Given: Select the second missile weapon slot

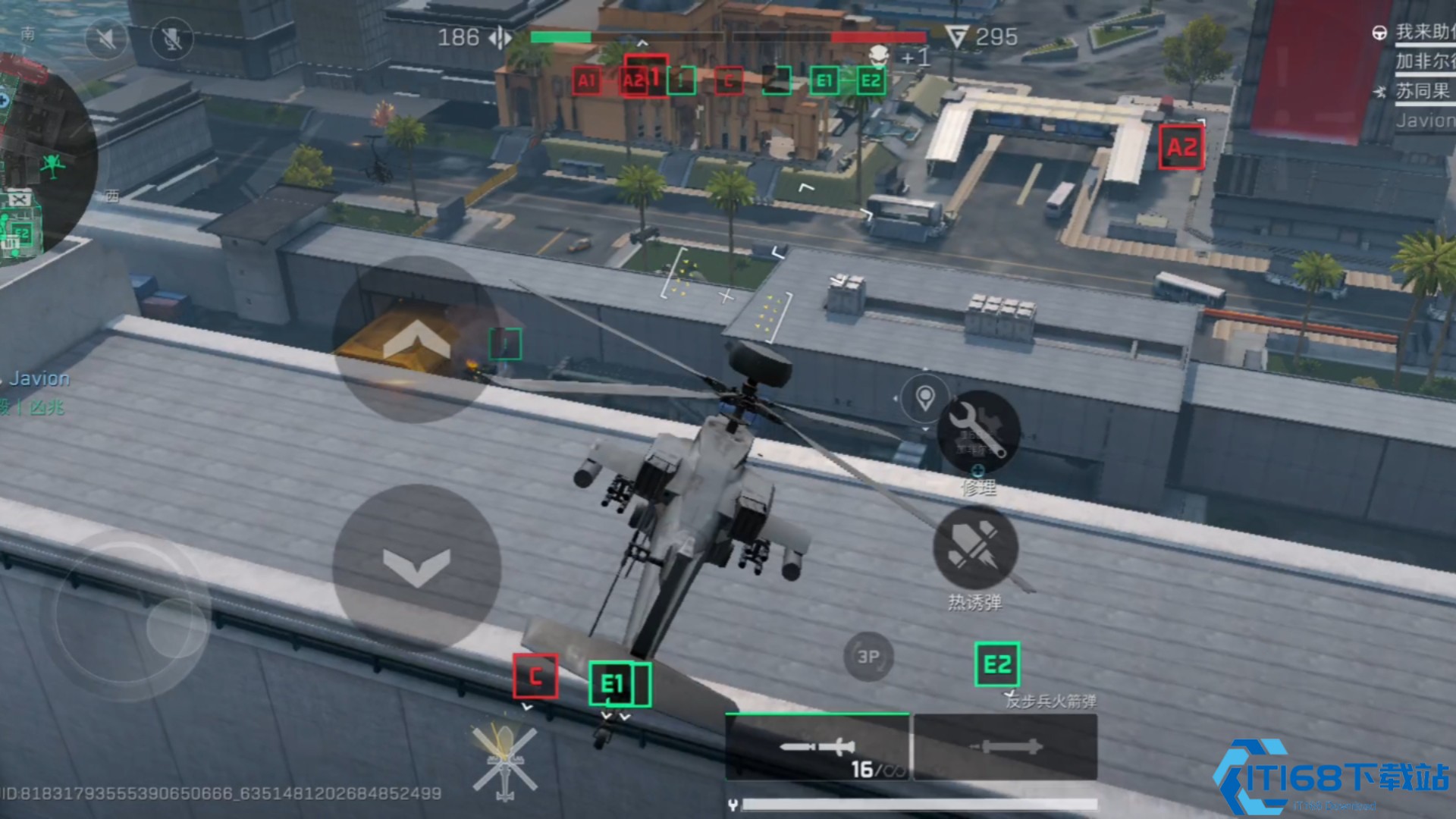Looking at the screenshot, I should [1006, 748].
